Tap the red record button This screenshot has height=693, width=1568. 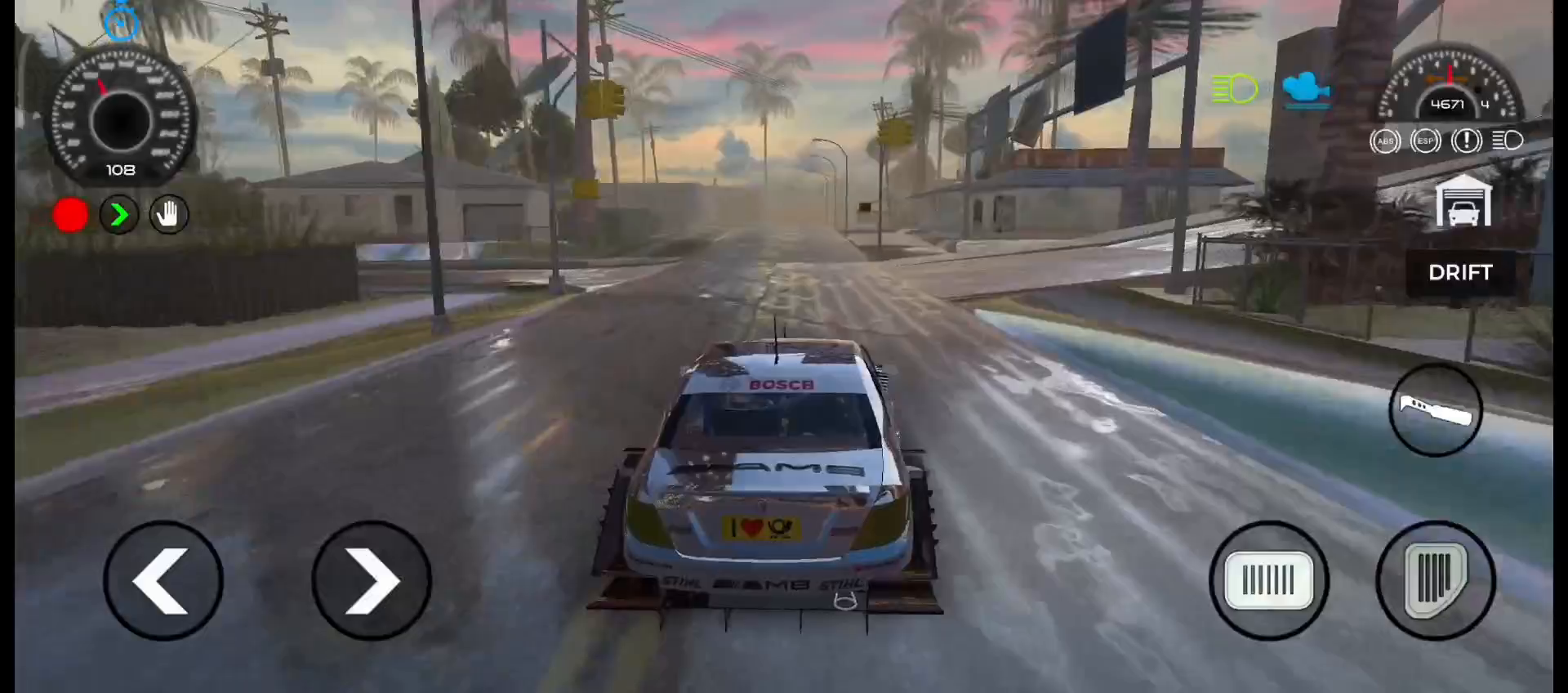coord(69,214)
